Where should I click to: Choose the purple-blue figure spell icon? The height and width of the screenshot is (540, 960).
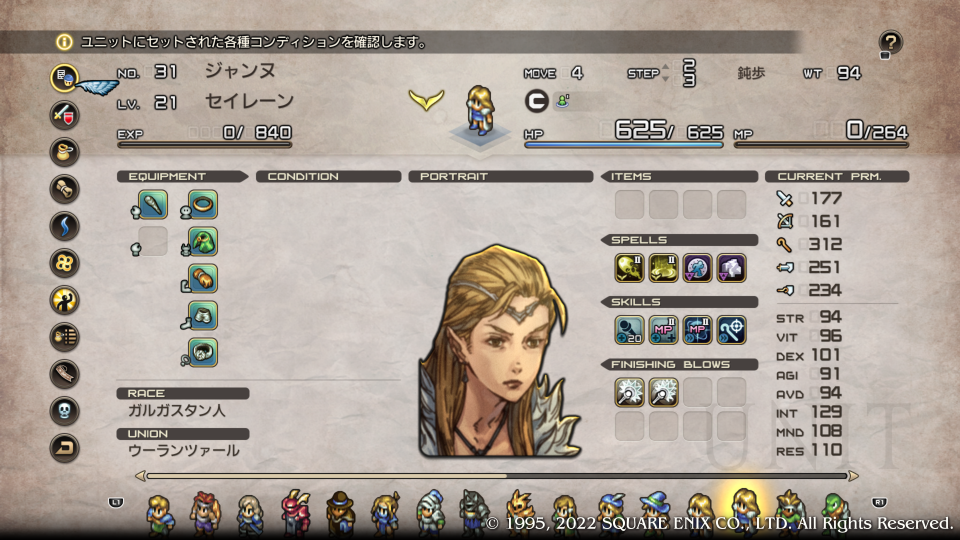click(697, 267)
